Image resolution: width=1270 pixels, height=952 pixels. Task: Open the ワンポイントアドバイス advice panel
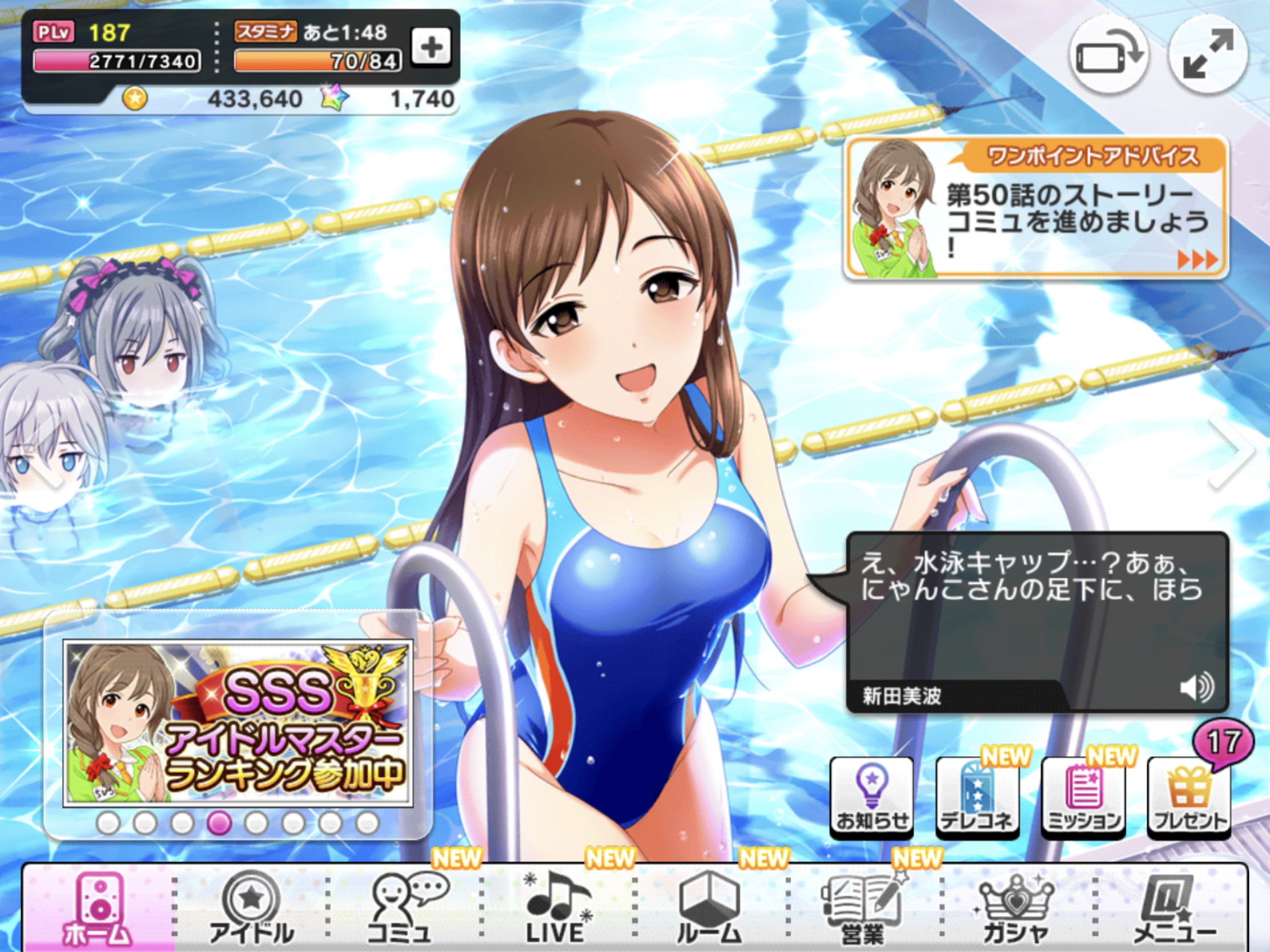click(1036, 208)
